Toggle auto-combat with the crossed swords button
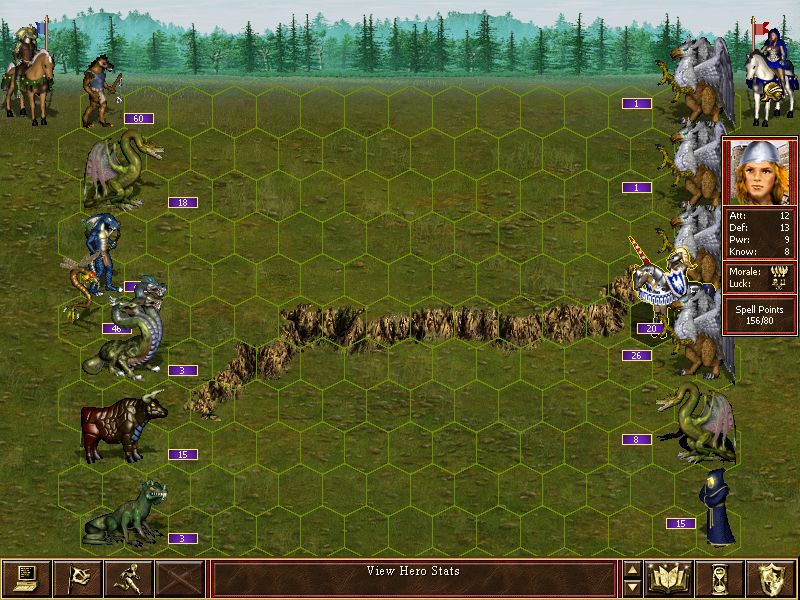The height and width of the screenshot is (600, 800). (180, 578)
